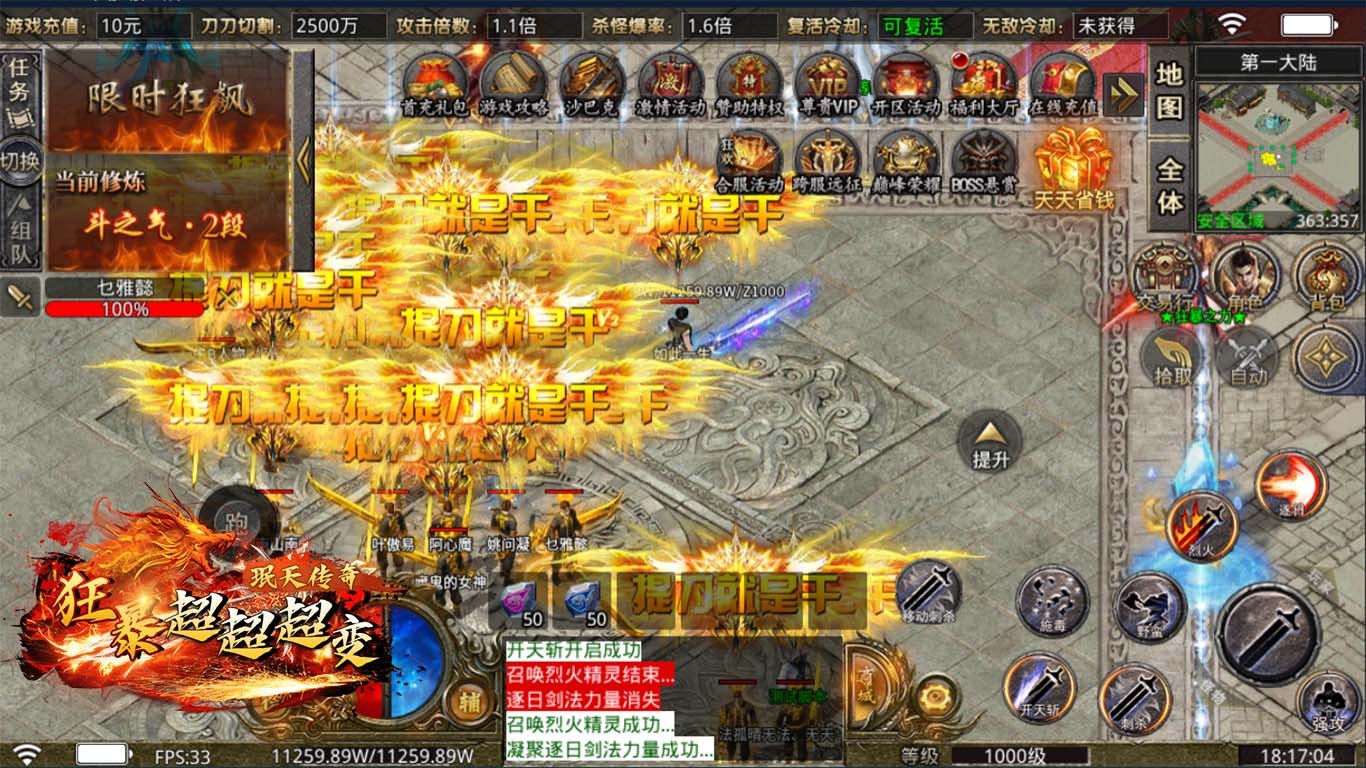Open the BOSS悬赏 bounty icon
Screen dimensions: 1366x768
tap(983, 160)
